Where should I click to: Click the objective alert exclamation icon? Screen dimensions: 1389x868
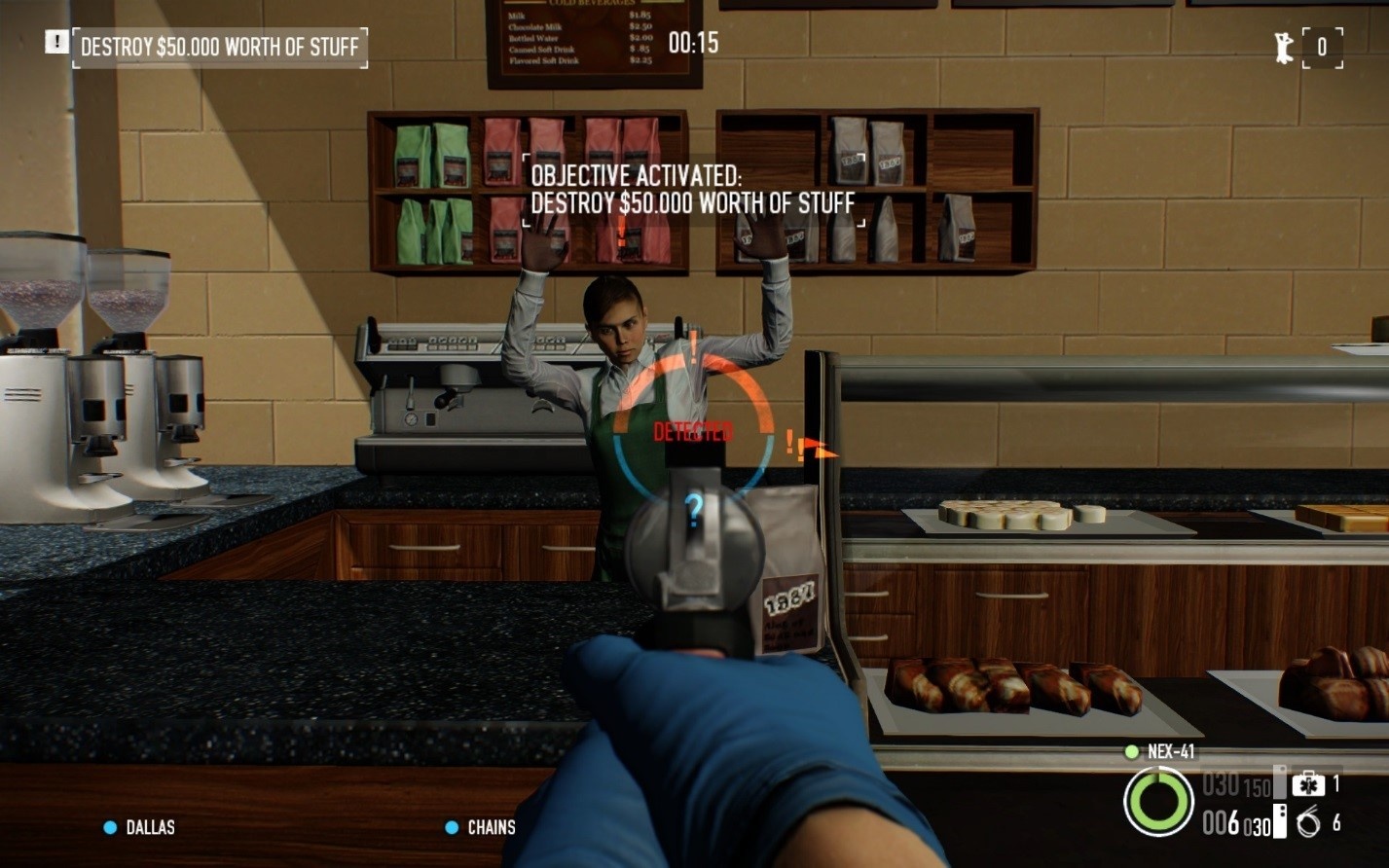point(56,42)
